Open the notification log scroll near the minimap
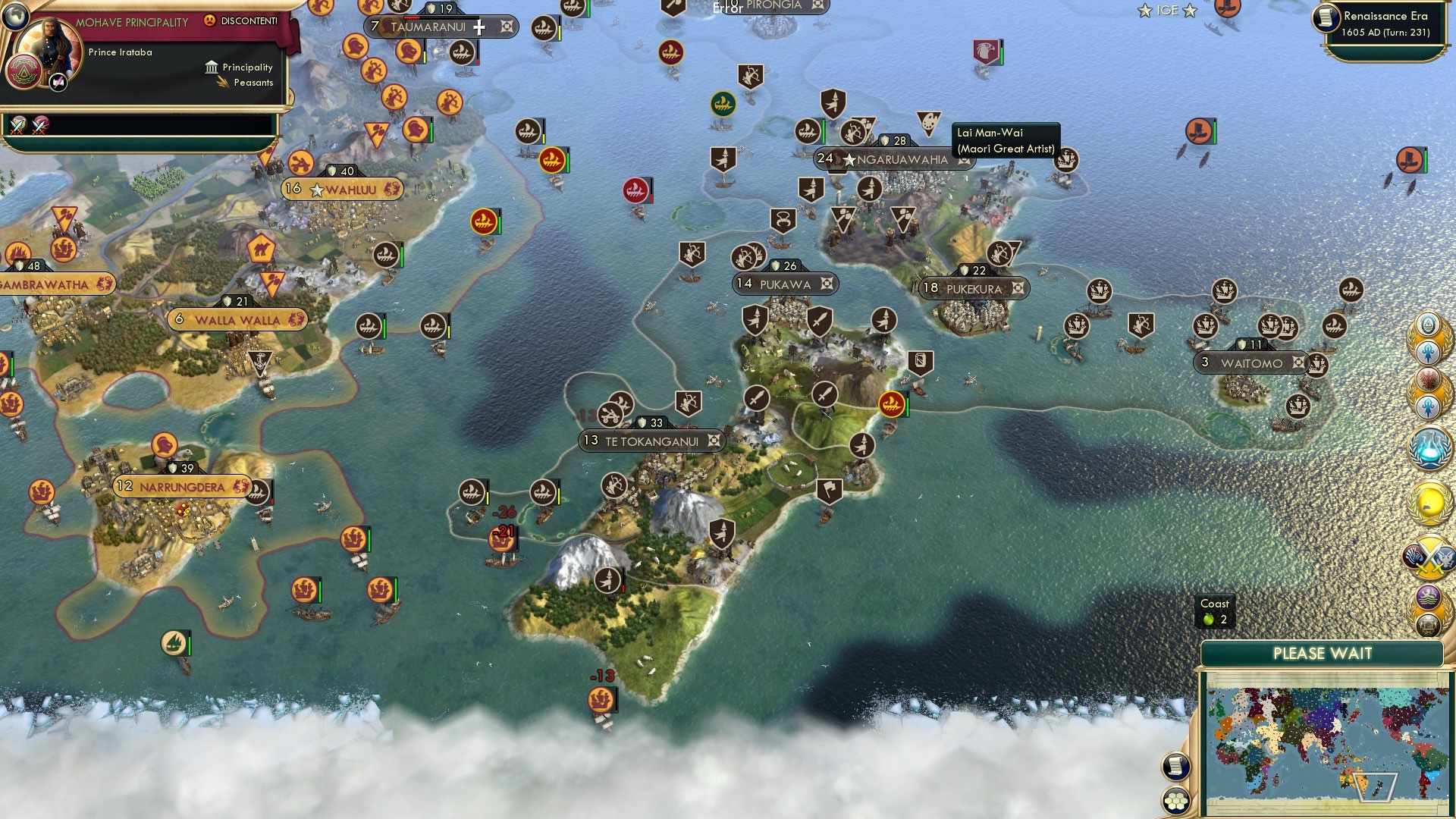This screenshot has width=1456, height=819. click(x=1175, y=766)
